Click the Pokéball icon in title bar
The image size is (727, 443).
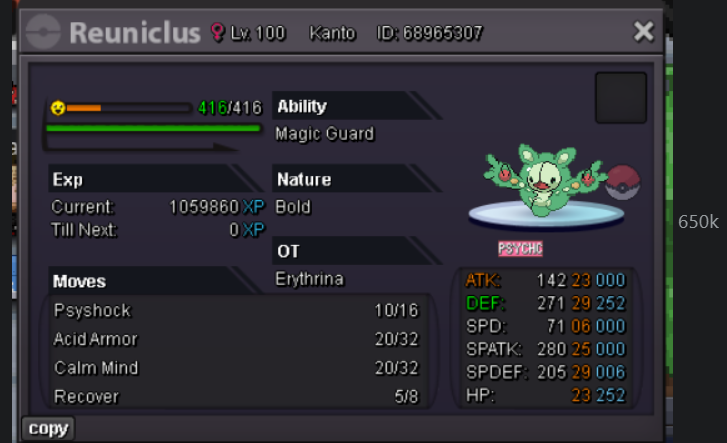(44, 33)
